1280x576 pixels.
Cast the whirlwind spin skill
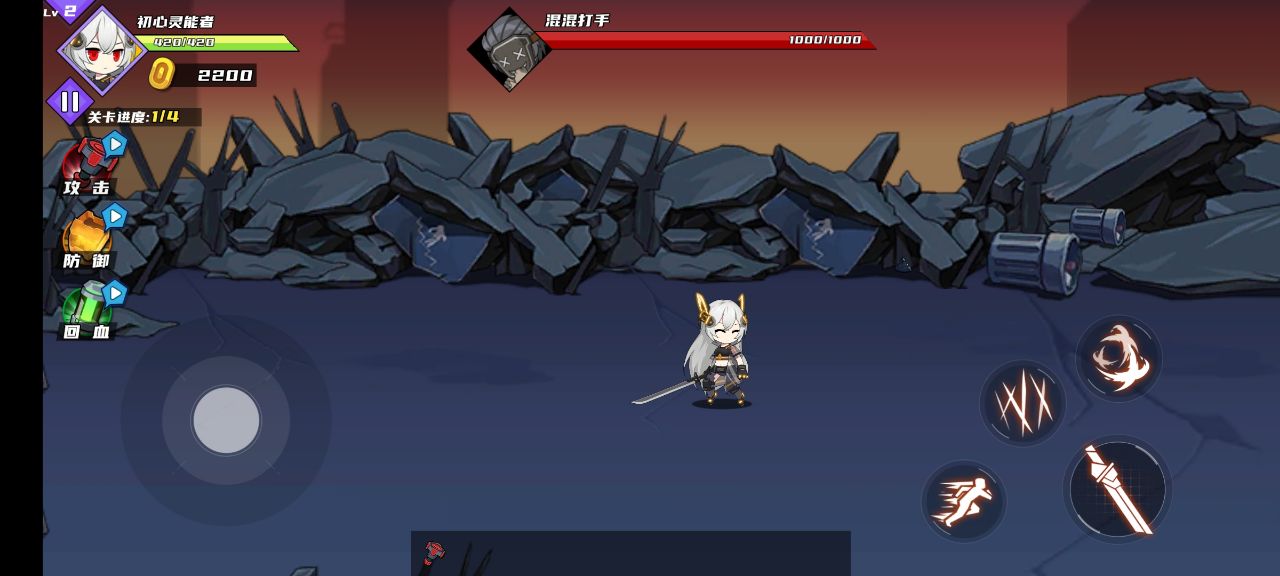click(x=1119, y=358)
